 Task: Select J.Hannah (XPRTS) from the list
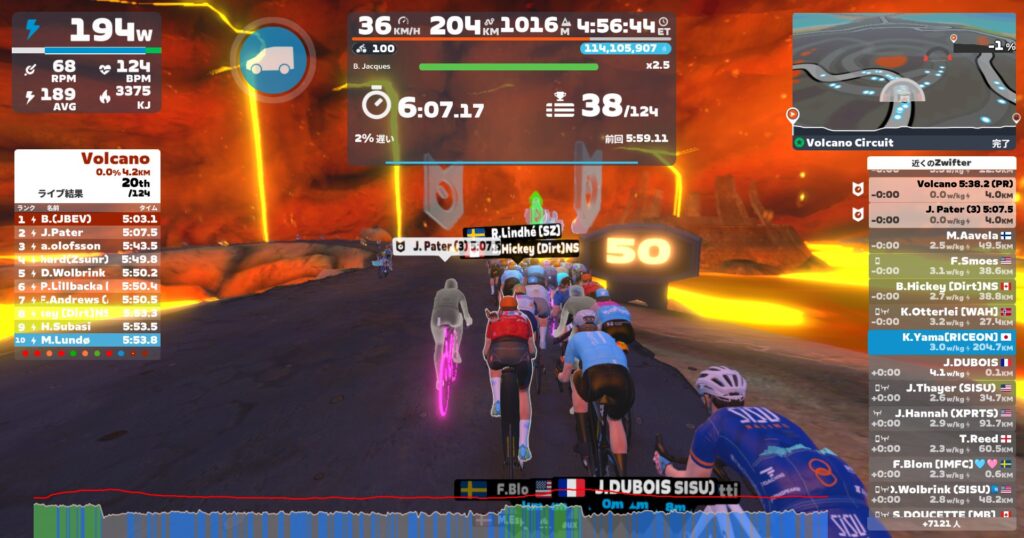tap(941, 418)
